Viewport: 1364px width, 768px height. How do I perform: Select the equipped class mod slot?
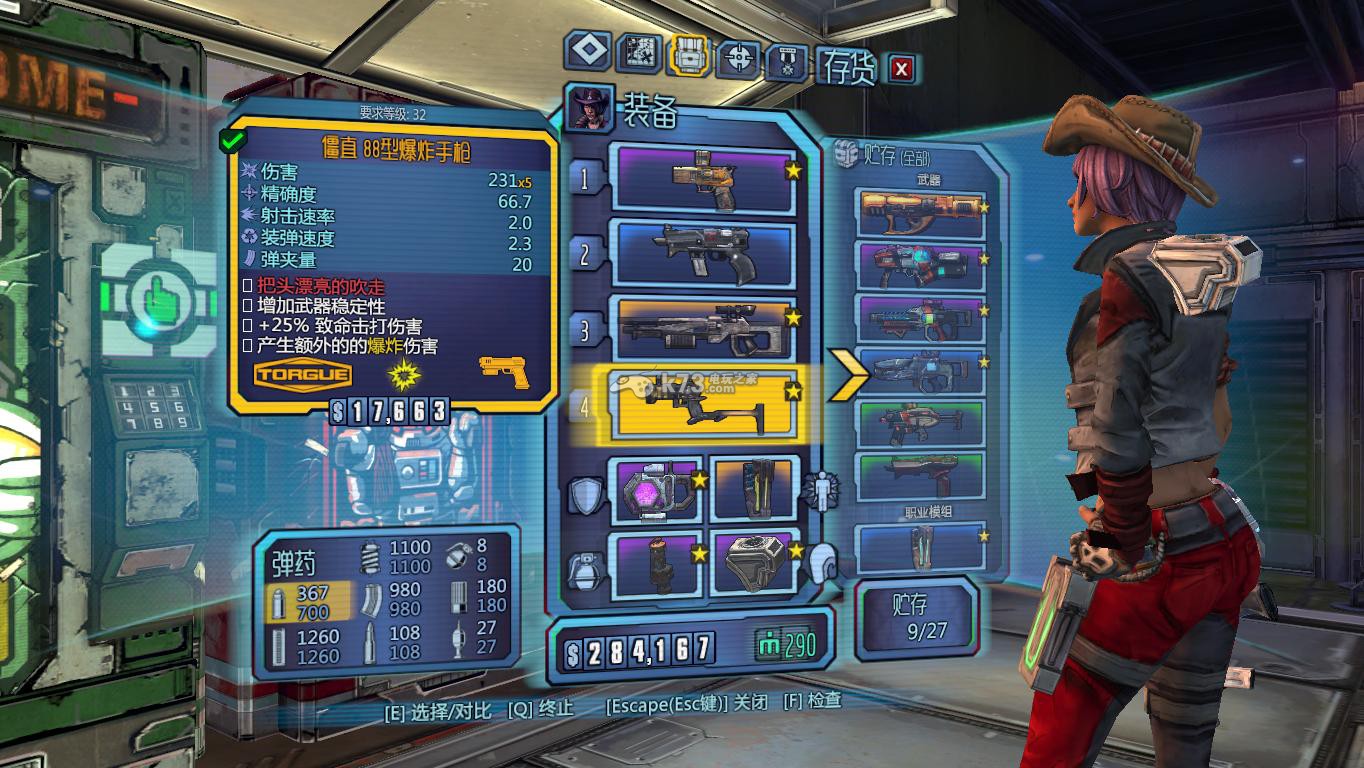754,489
